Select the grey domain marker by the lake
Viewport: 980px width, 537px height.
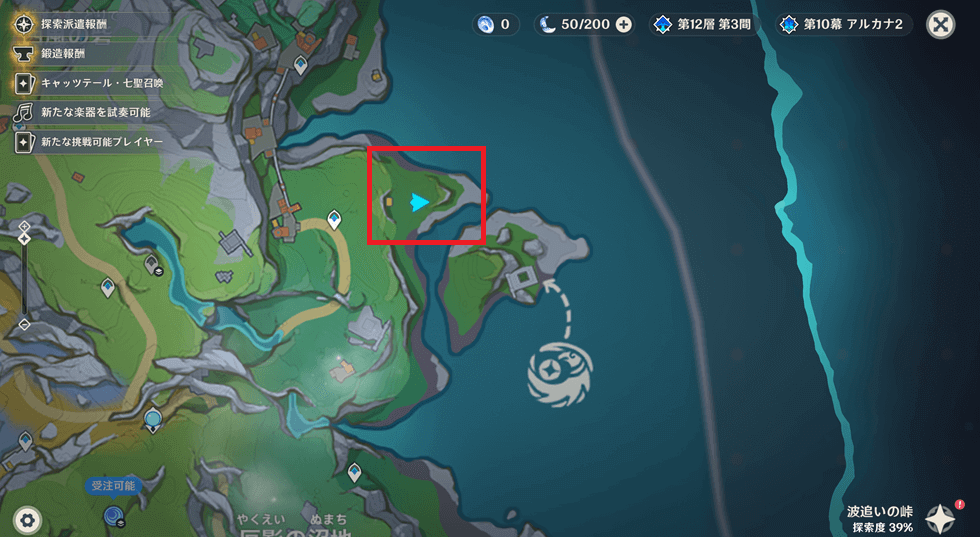coord(153,265)
